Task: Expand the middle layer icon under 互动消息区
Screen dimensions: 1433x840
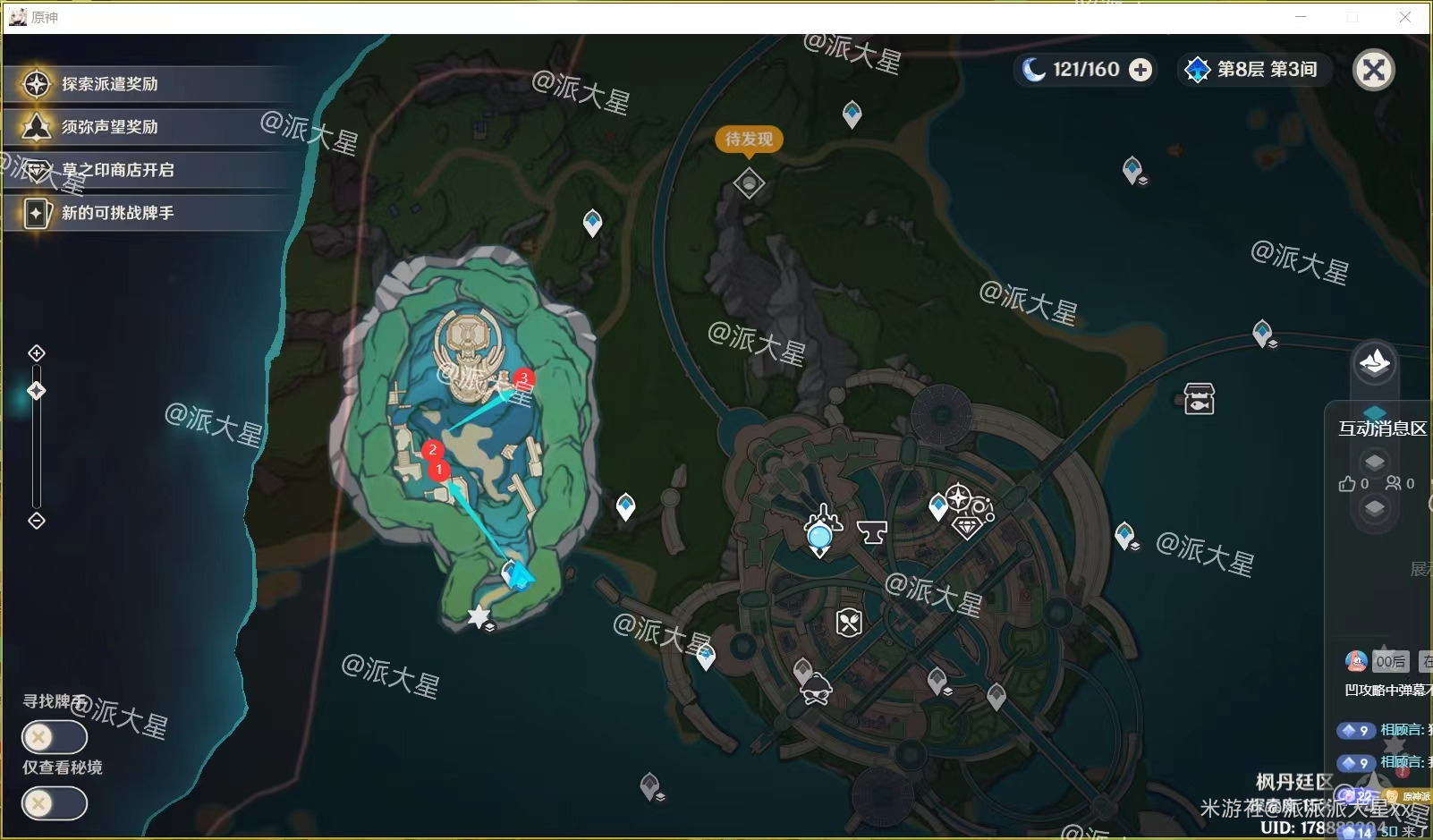Action: (1374, 459)
